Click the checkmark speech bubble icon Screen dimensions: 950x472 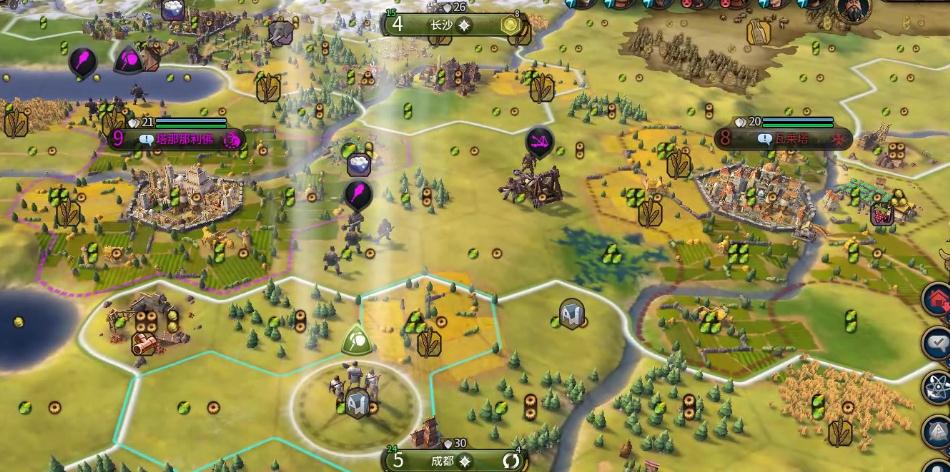[x=937, y=342]
